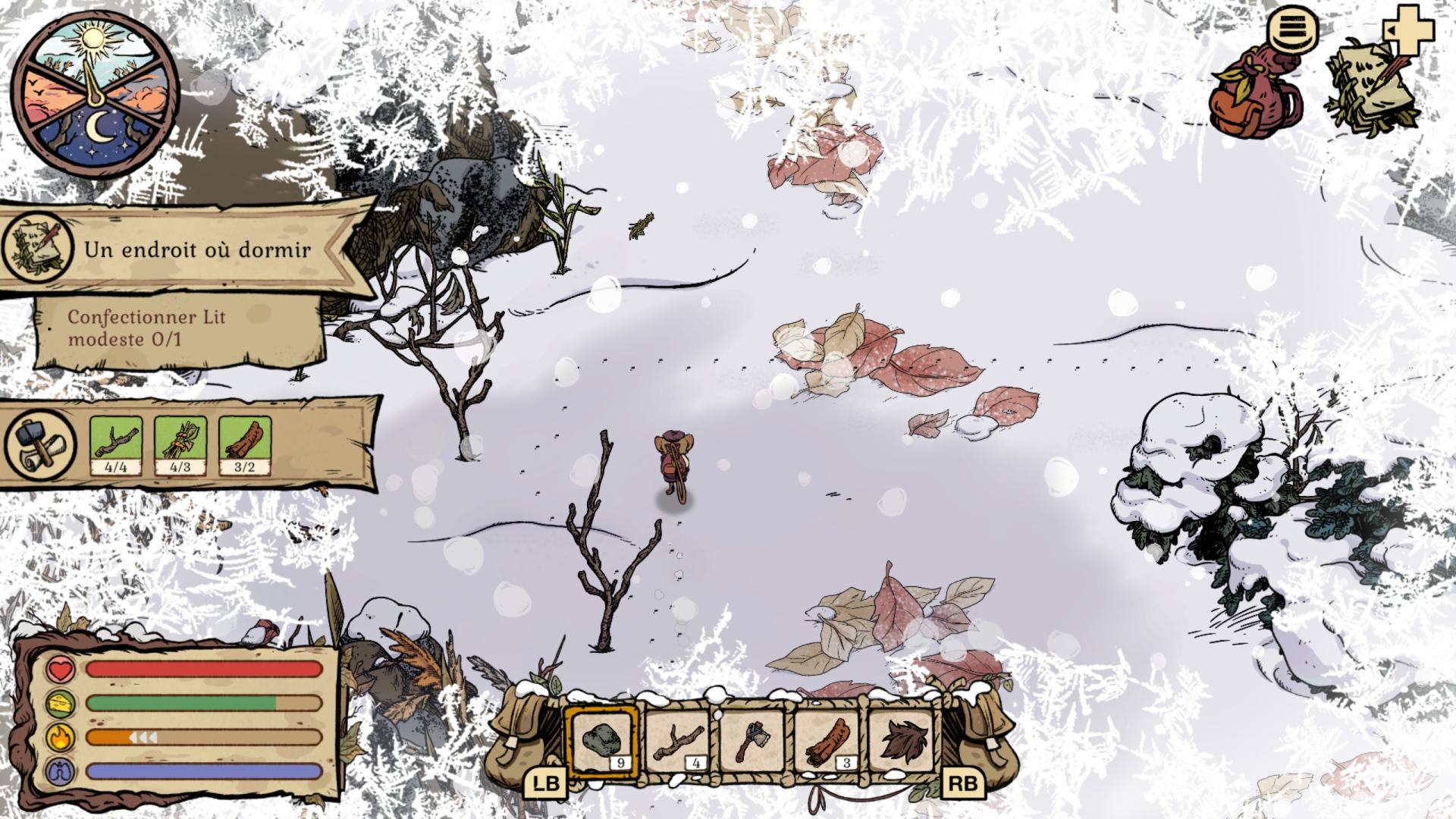This screenshot has width=1456, height=819.
Task: Click the hammer and scroll crafting icon
Action: (40, 444)
